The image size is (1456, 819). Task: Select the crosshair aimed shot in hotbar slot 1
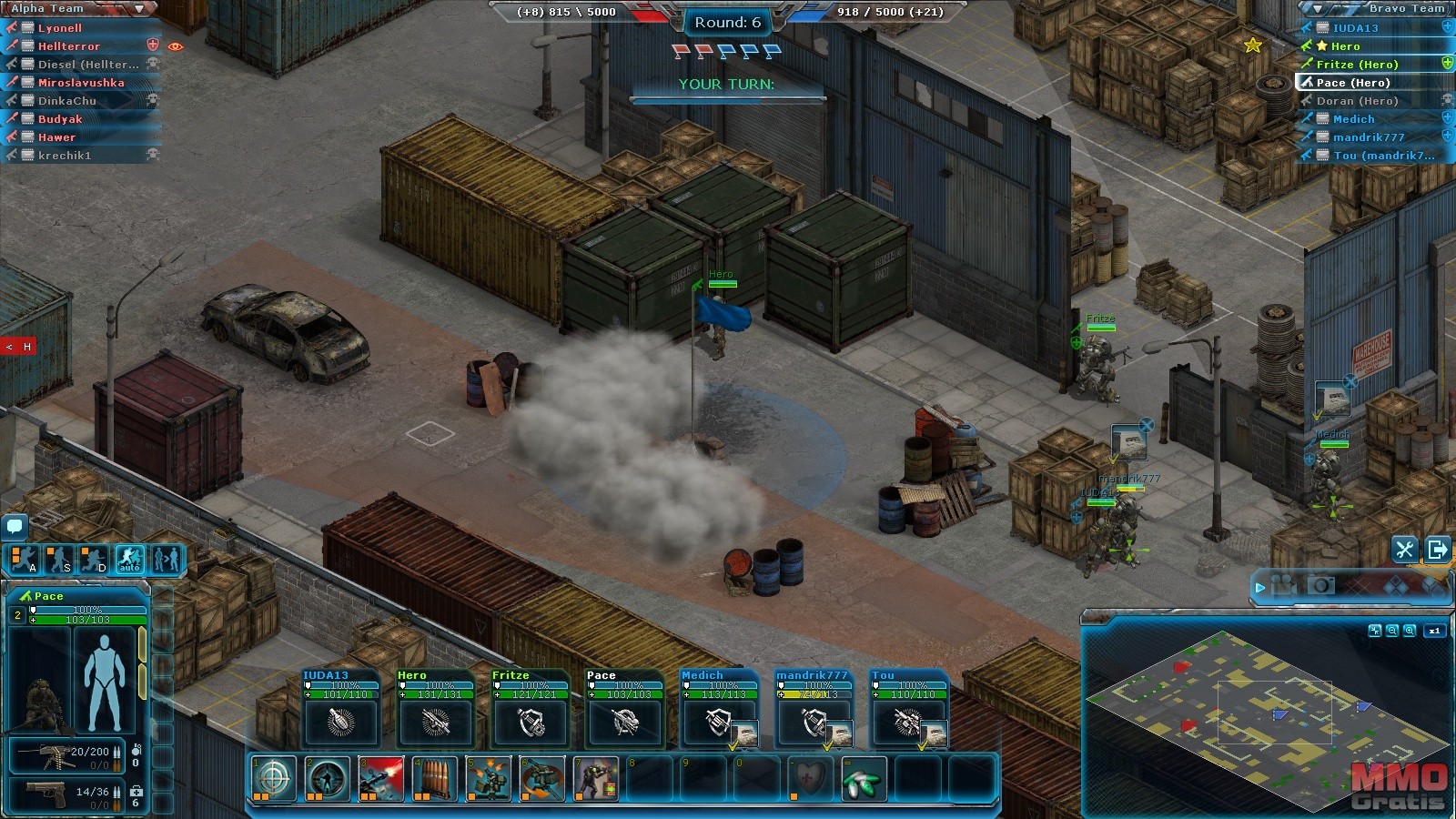pos(274,779)
